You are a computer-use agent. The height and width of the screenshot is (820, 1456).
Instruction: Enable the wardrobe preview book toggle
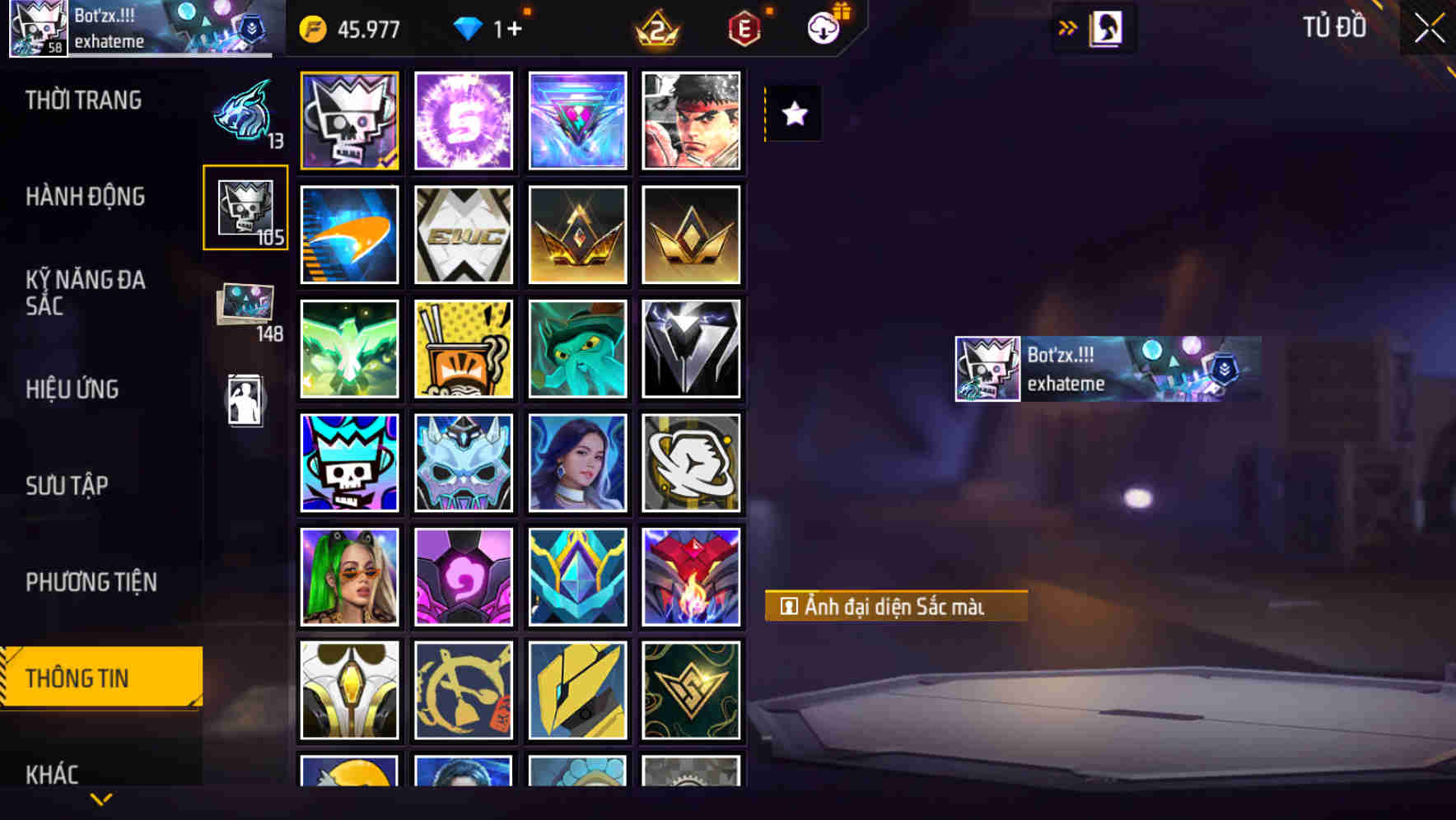(x=1104, y=27)
